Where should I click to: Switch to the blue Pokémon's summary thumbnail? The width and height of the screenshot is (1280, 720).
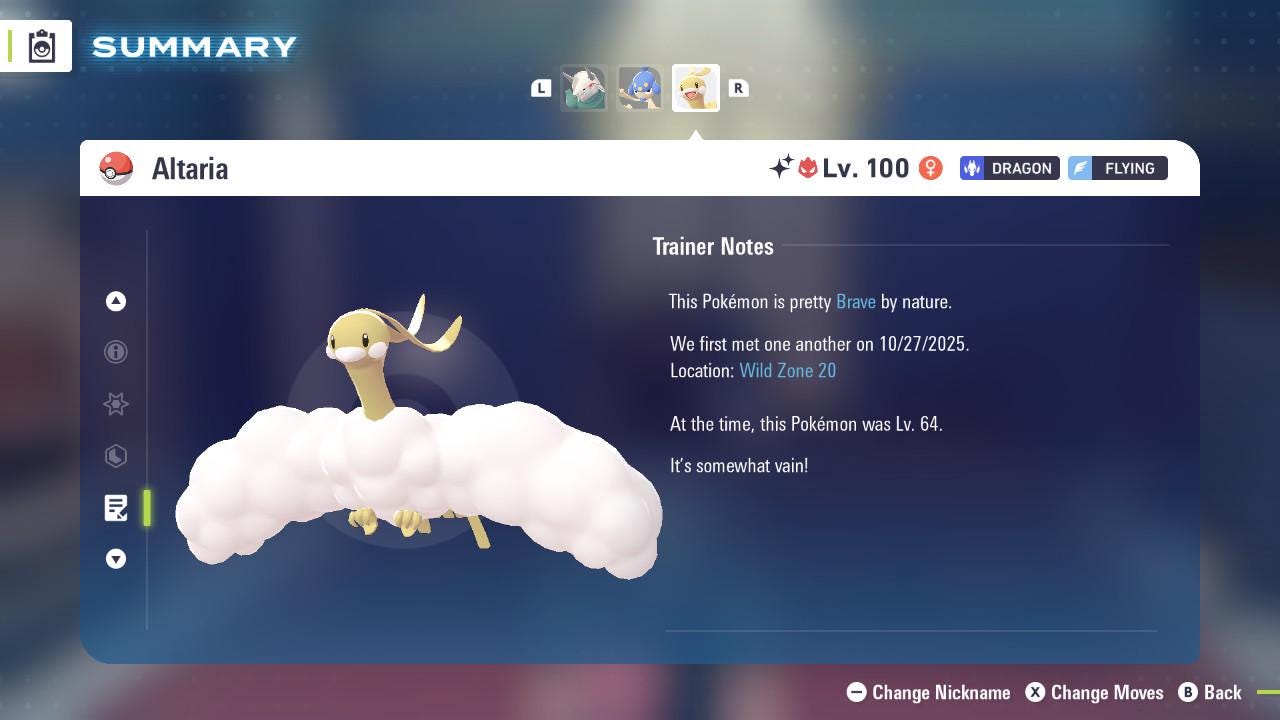[640, 87]
